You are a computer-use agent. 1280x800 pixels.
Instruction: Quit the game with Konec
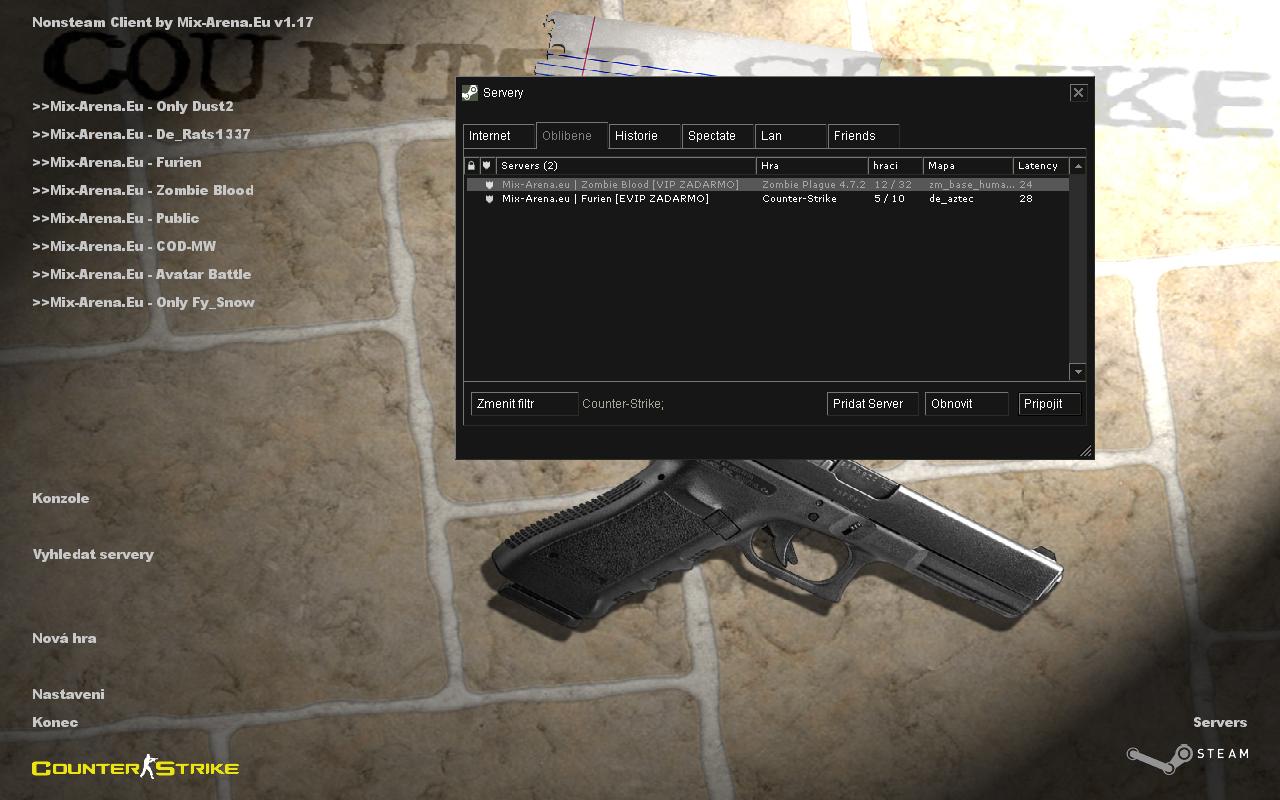coord(55,722)
